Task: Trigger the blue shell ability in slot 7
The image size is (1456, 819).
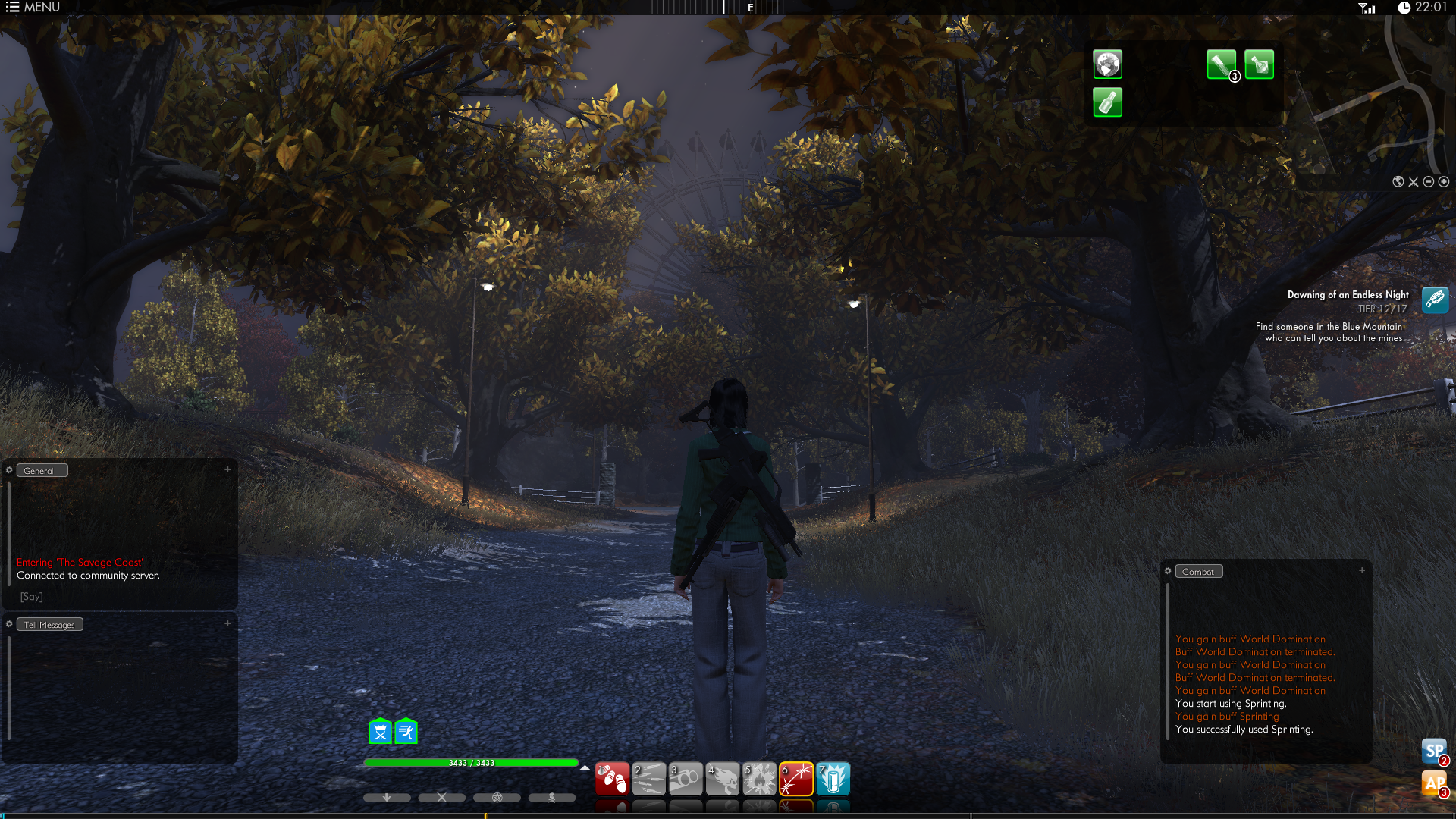Action: [833, 779]
